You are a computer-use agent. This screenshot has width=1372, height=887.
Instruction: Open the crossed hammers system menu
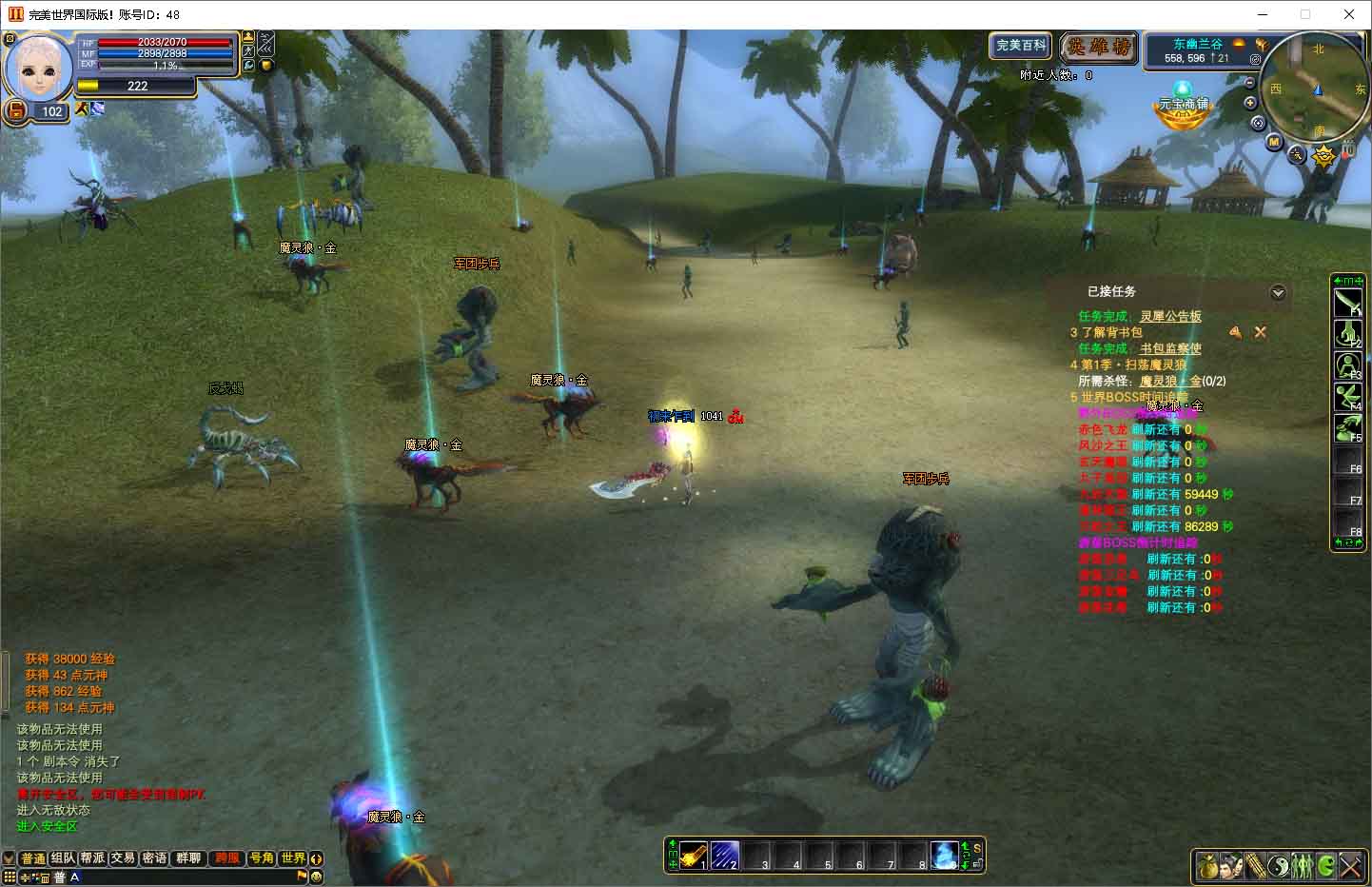[1352, 866]
